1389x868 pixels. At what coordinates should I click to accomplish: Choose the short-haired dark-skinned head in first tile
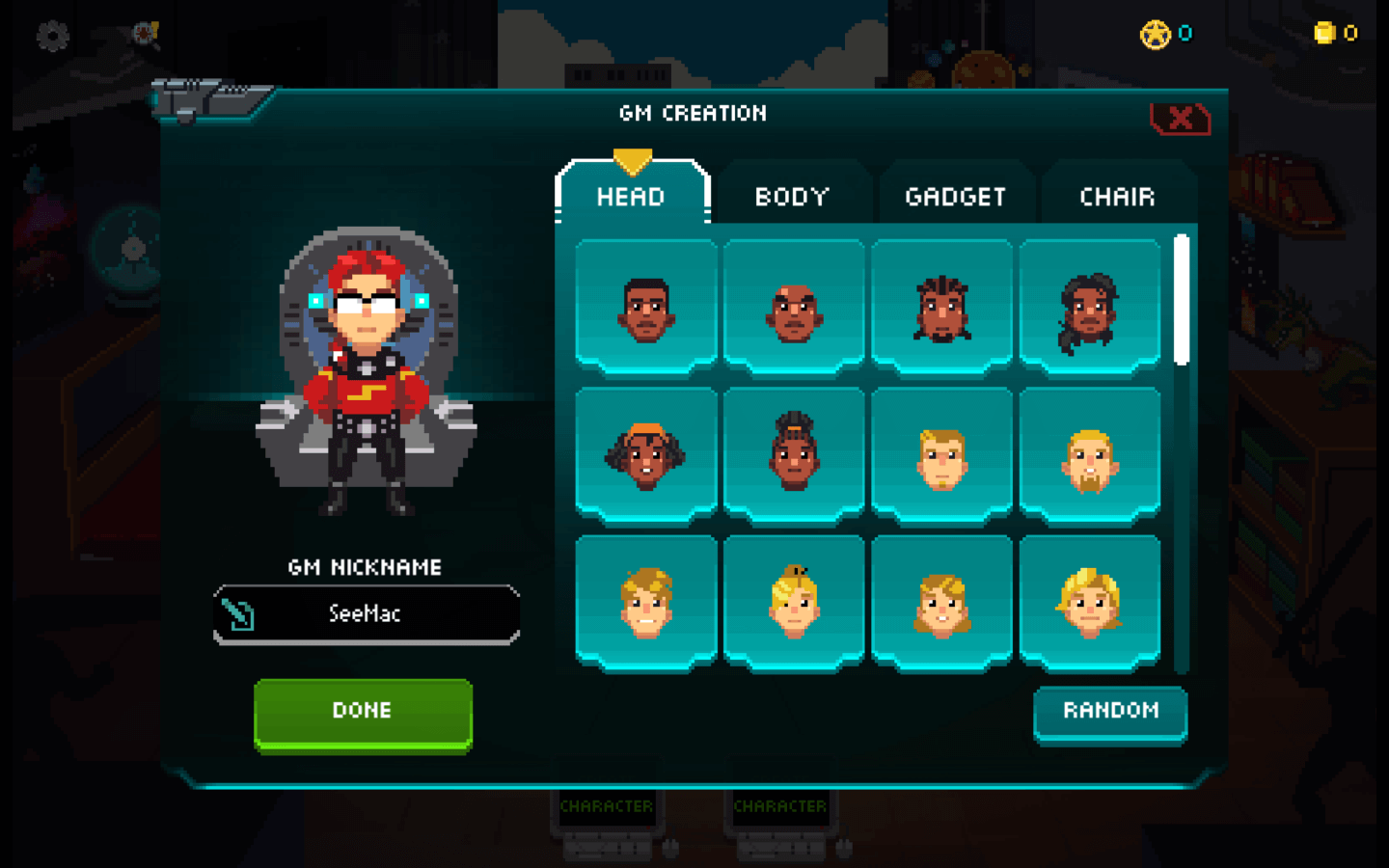646,309
